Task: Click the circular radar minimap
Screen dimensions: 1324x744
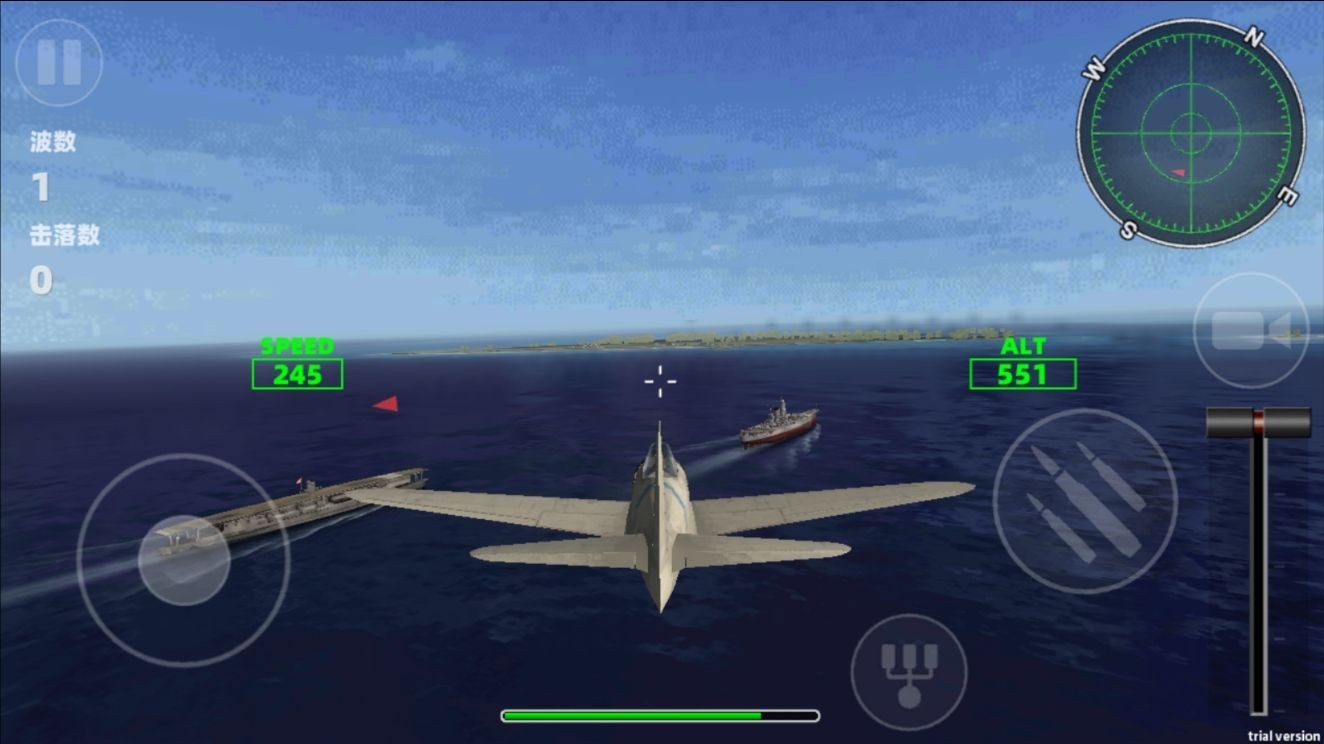Action: coord(1190,132)
